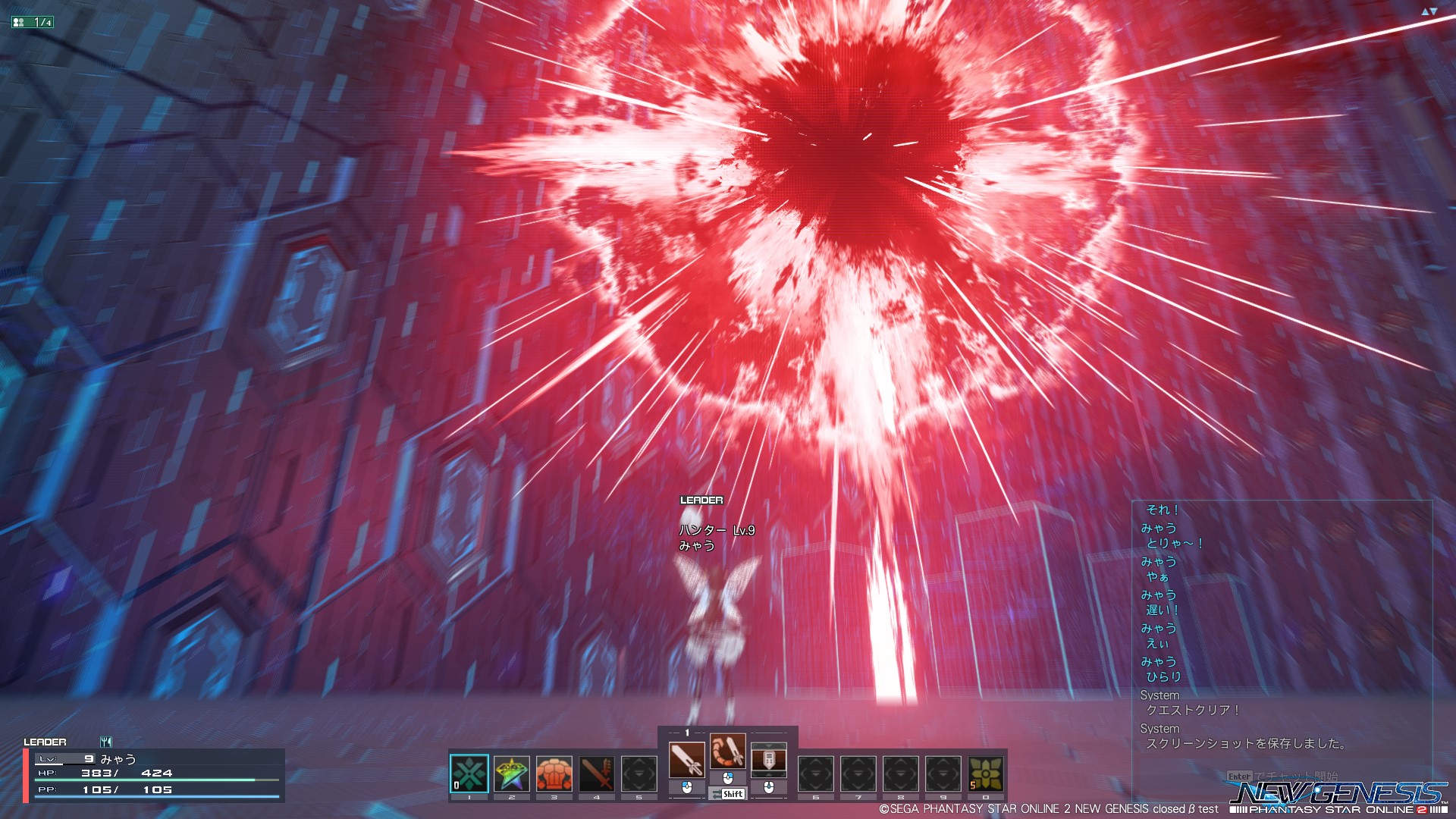
Task: Select the dark red sword skill icon
Action: (597, 774)
